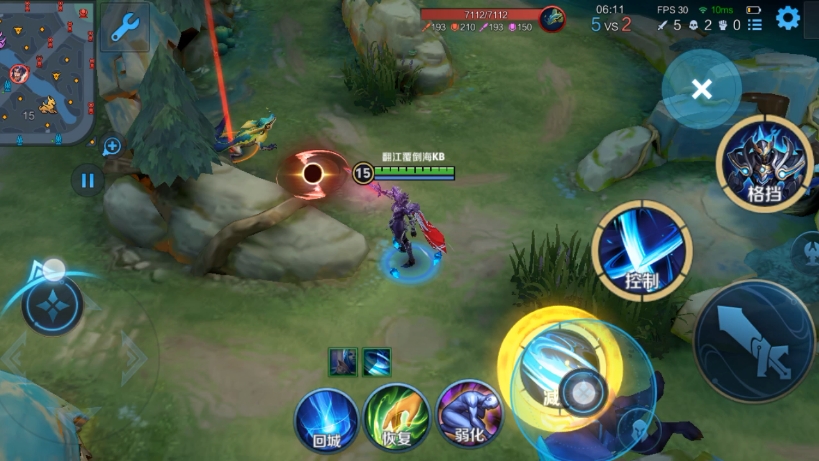Image resolution: width=819 pixels, height=461 pixels.
Task: Click the enemy hero portrait by the health bar
Action: click(x=552, y=18)
